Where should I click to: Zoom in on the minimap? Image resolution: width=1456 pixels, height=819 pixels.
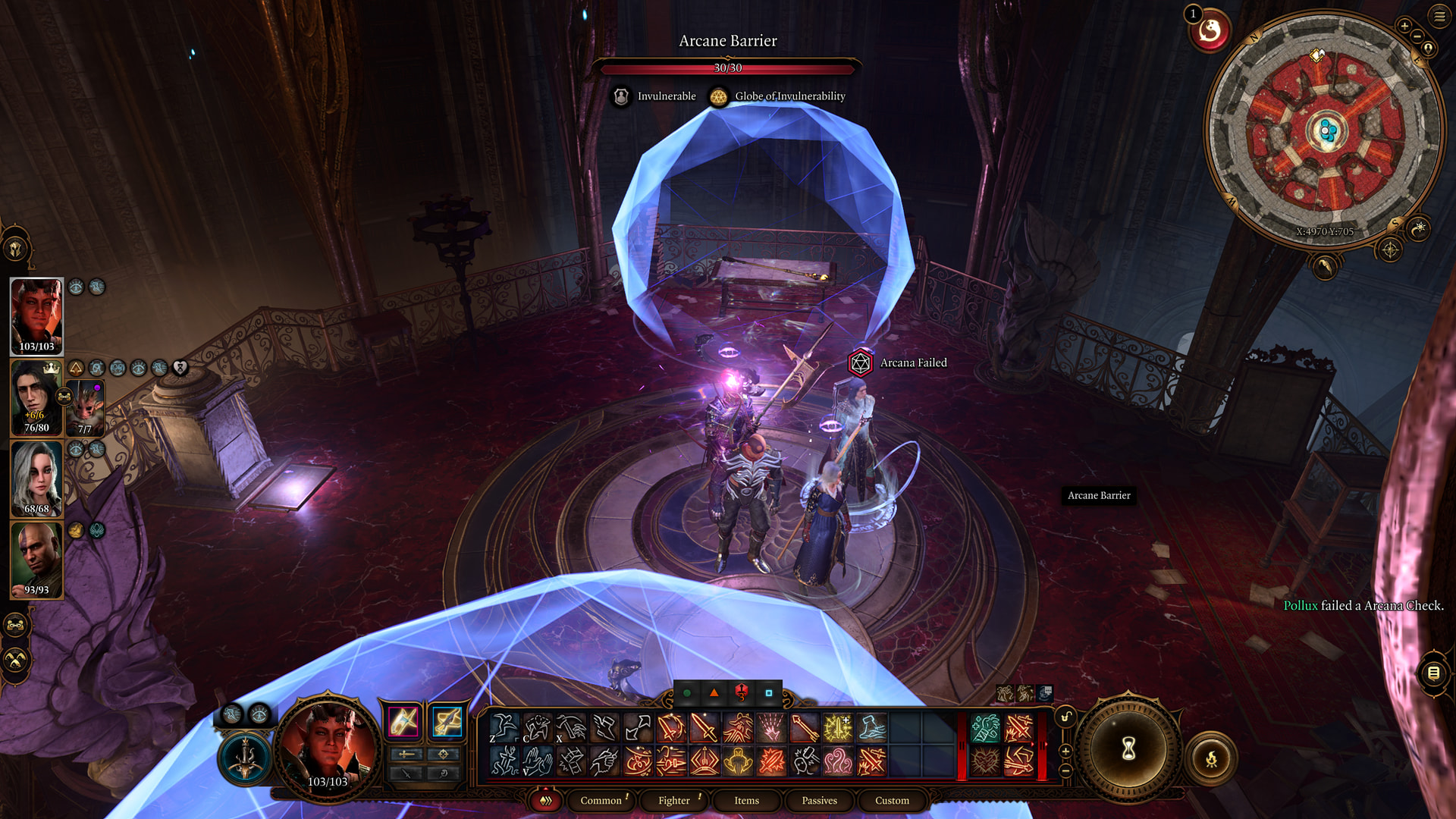[1404, 26]
